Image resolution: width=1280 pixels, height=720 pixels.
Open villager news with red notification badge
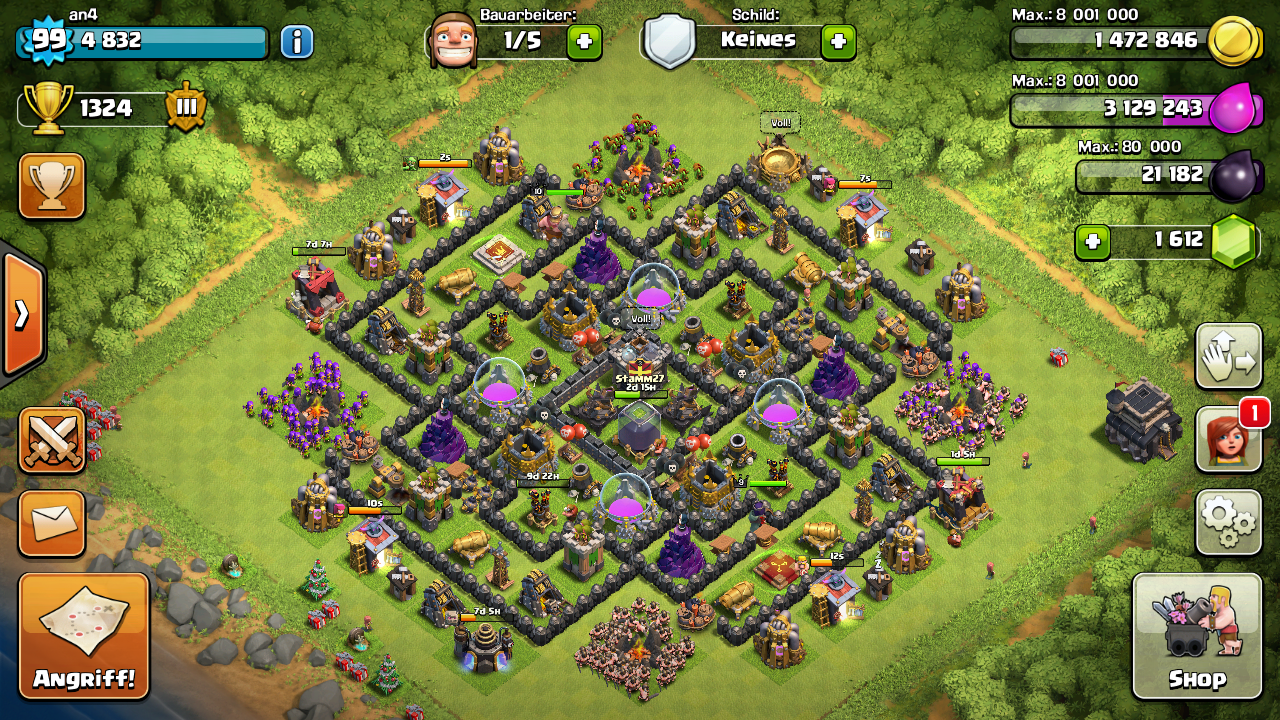pos(1228,439)
